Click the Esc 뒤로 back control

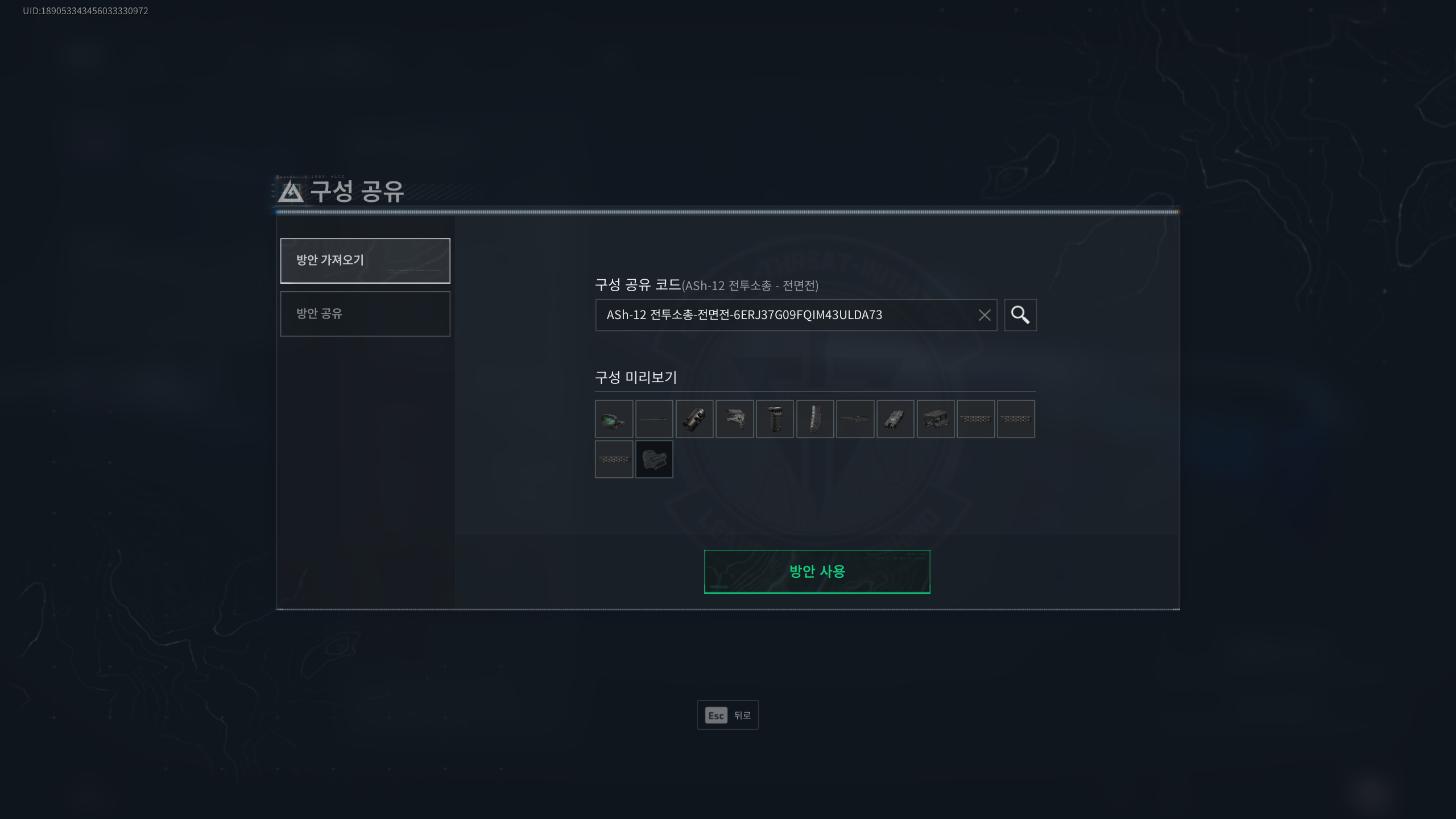pos(728,715)
